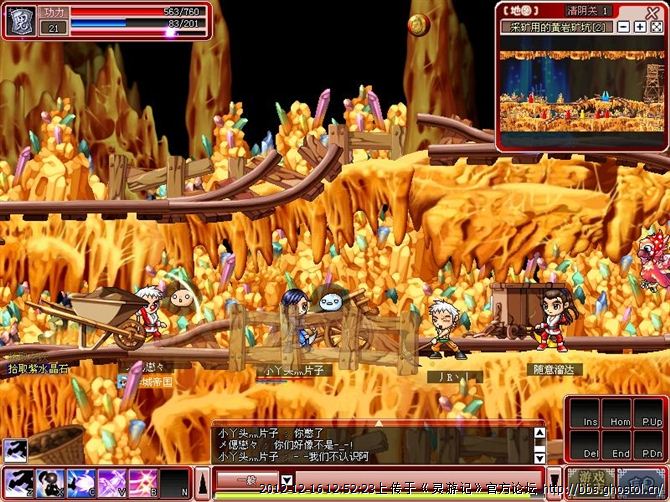The width and height of the screenshot is (670, 502).
Task: Click the button right of 游戏
Action: [x=640, y=480]
